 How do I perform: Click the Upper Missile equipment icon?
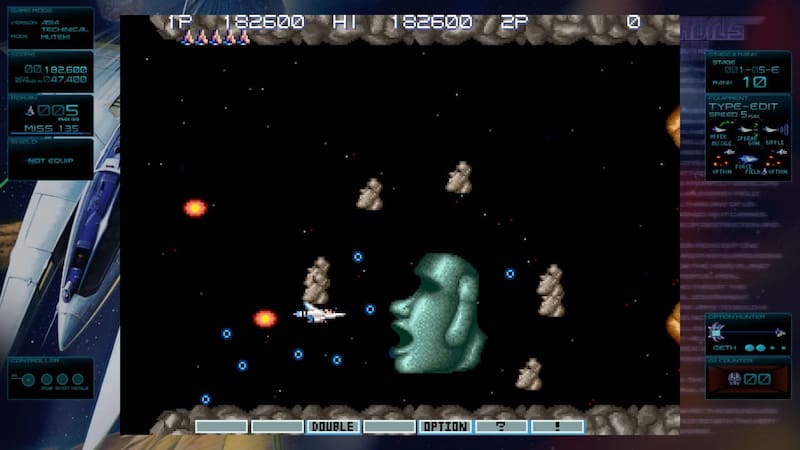722,129
